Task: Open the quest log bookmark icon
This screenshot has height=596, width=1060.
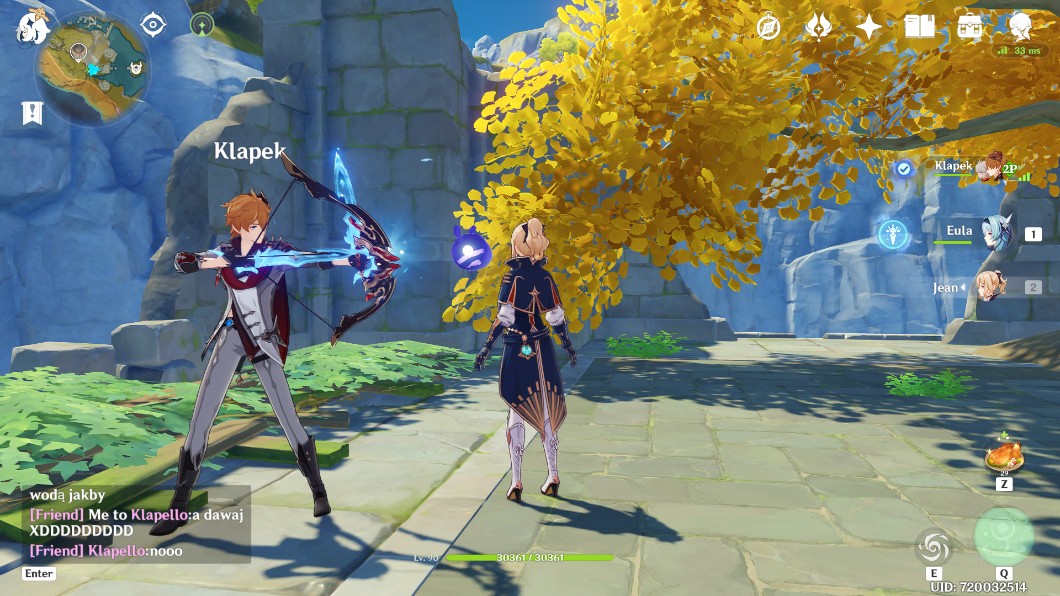Action: coord(32,113)
